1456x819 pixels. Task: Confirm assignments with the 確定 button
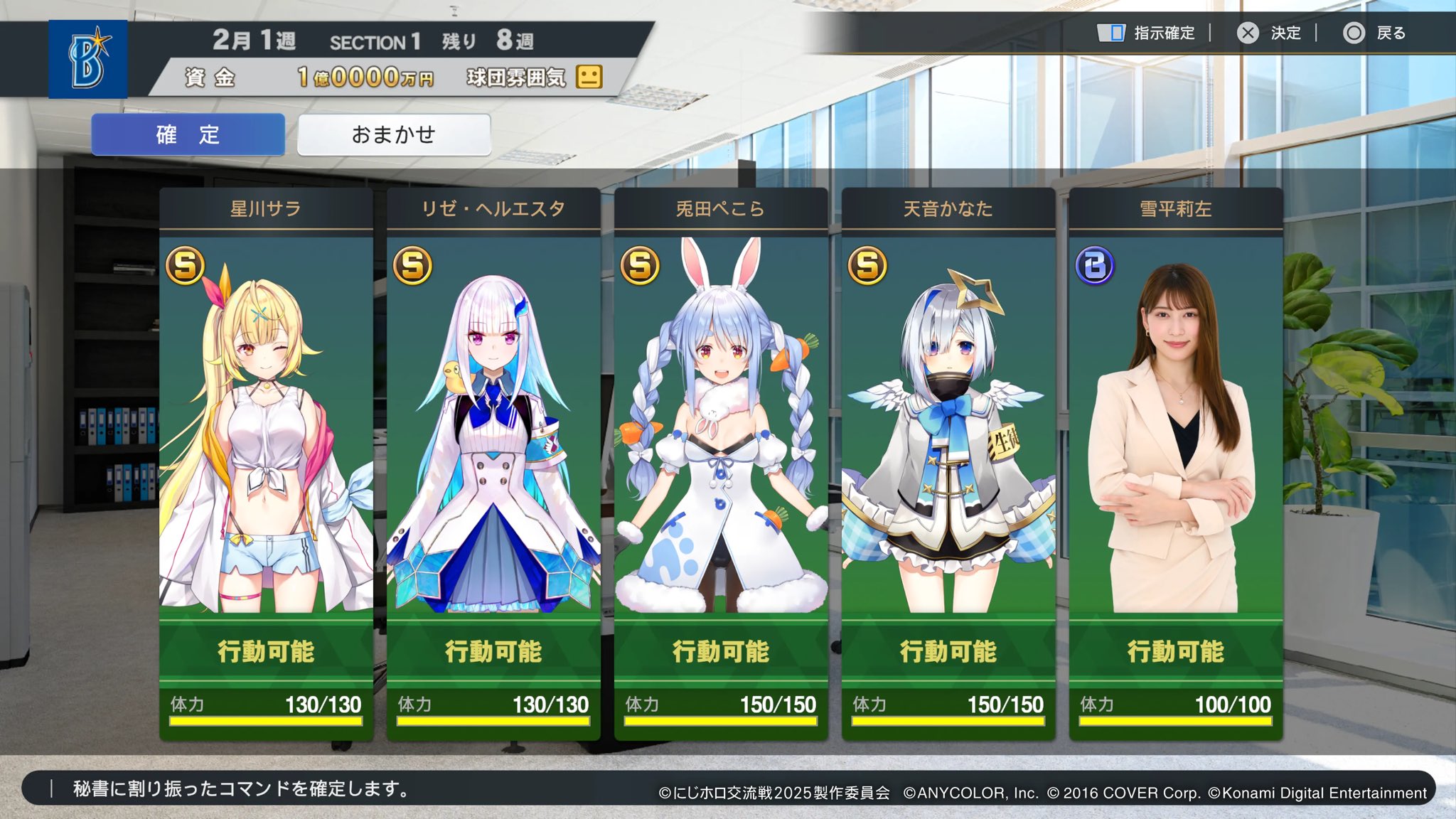[x=188, y=134]
